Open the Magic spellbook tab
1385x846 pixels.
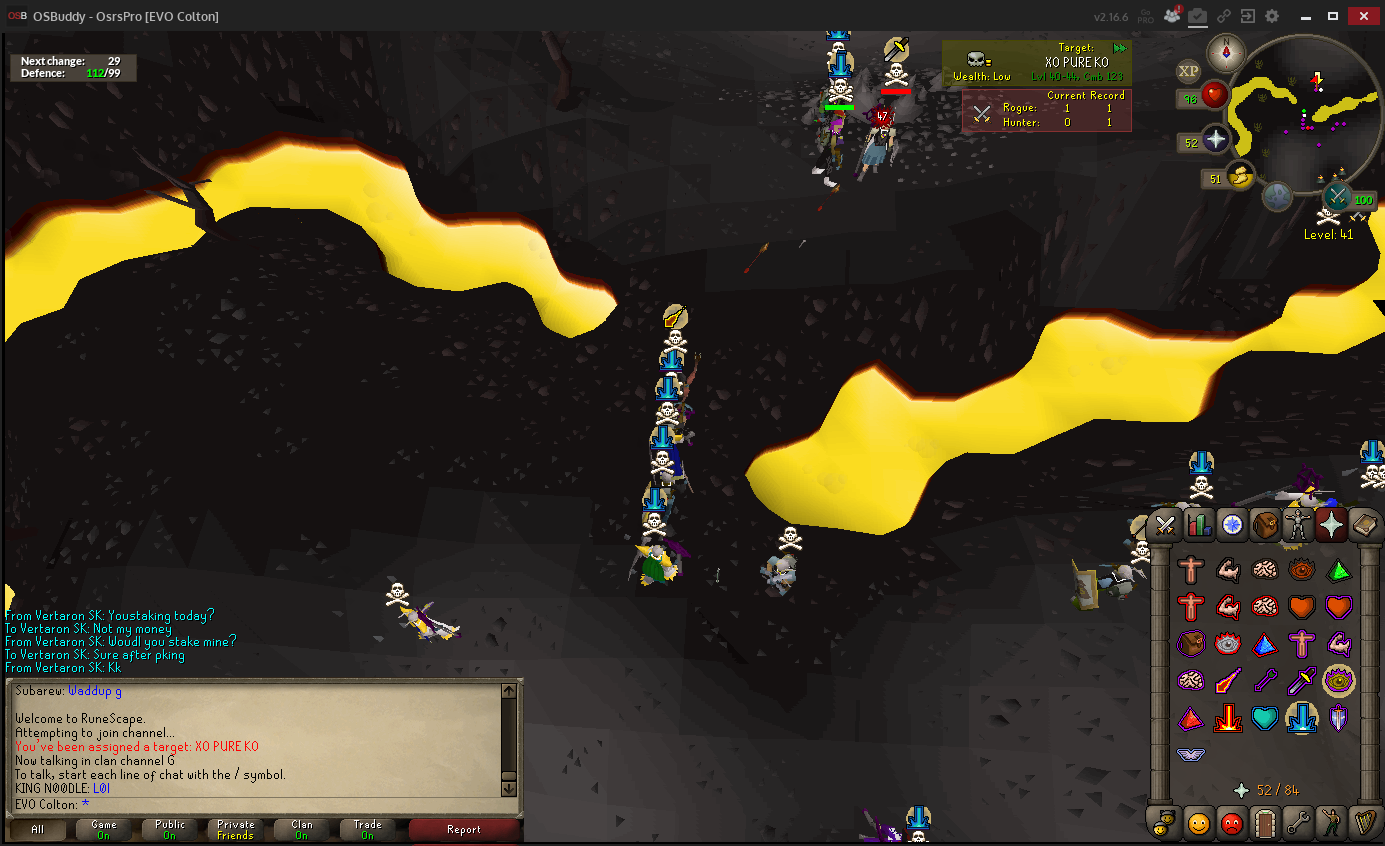click(x=1364, y=525)
